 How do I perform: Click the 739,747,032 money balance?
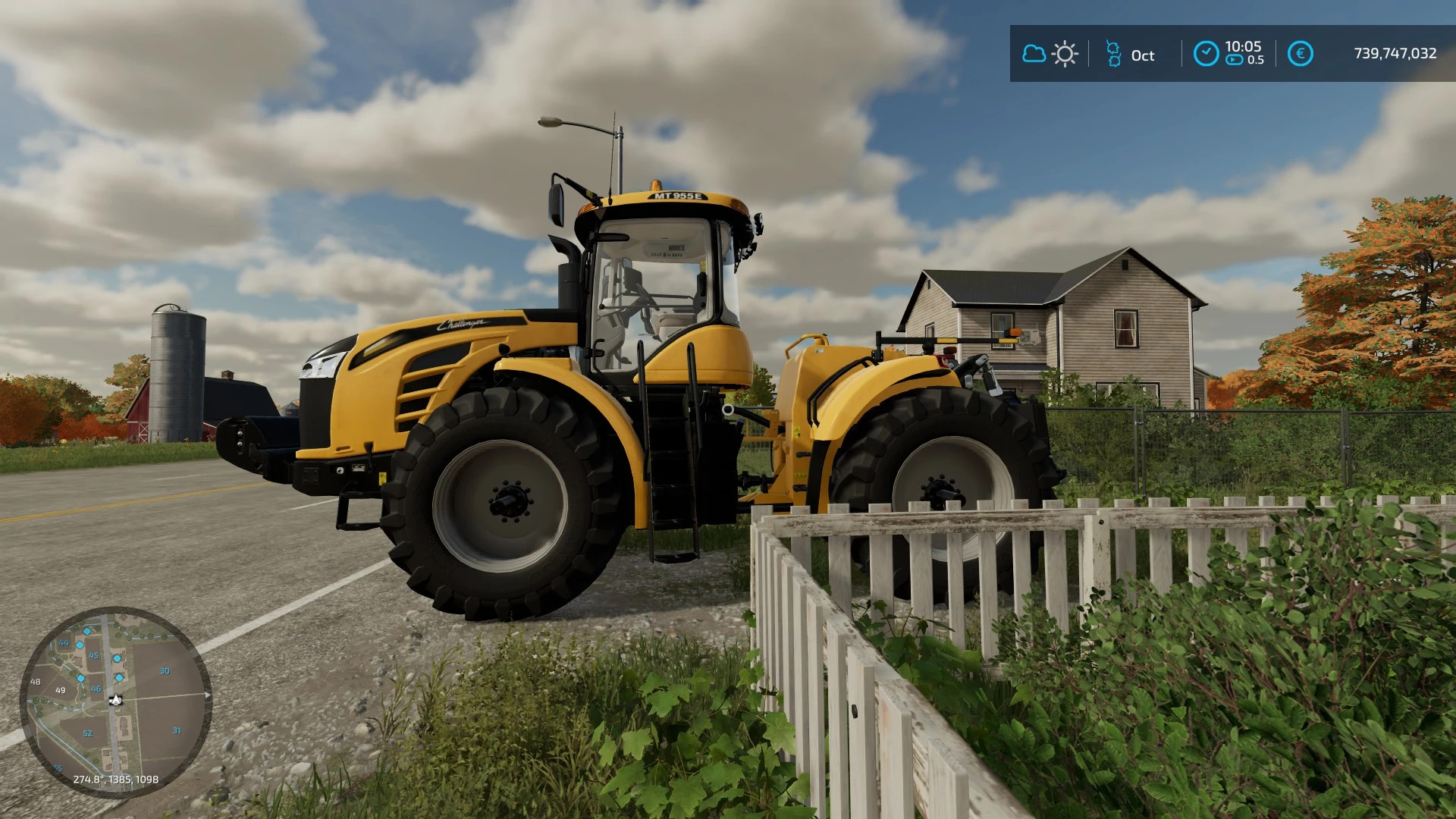[x=1395, y=52]
